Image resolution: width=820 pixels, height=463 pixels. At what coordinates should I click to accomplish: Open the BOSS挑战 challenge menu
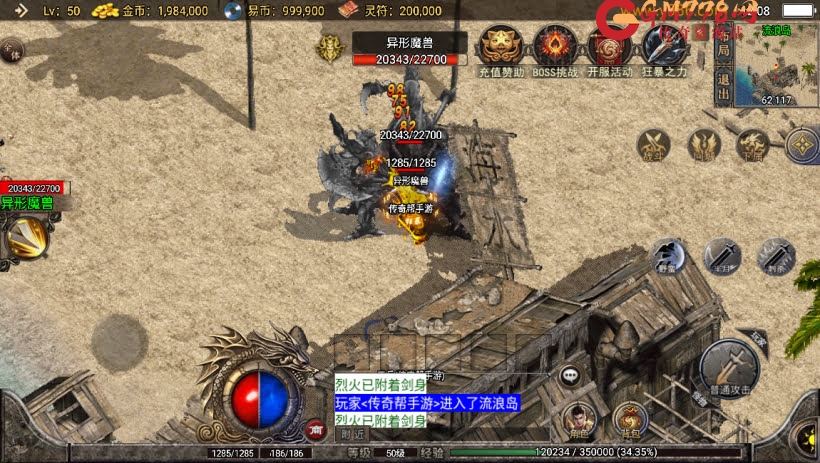[x=555, y=50]
